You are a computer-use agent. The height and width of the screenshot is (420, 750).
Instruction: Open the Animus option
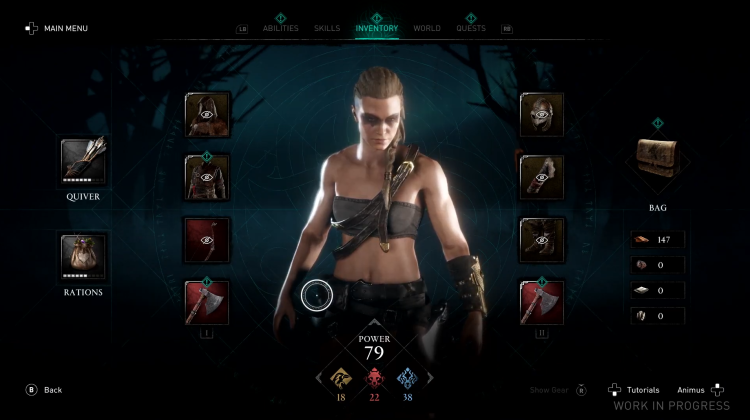[698, 390]
